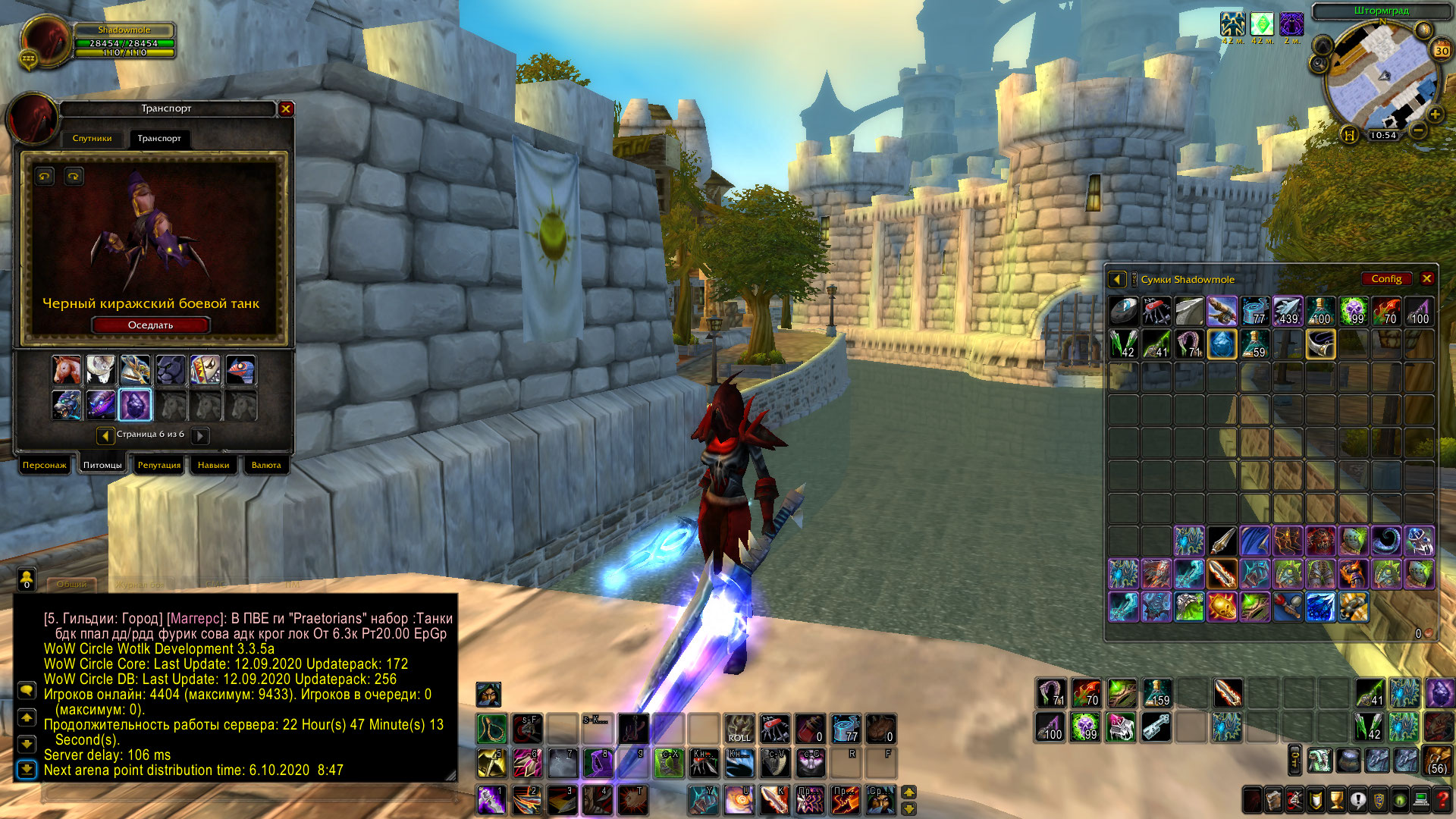Close the Сумки Shadowmole bag window
Viewport: 1456px width, 819px height.
(x=1426, y=278)
